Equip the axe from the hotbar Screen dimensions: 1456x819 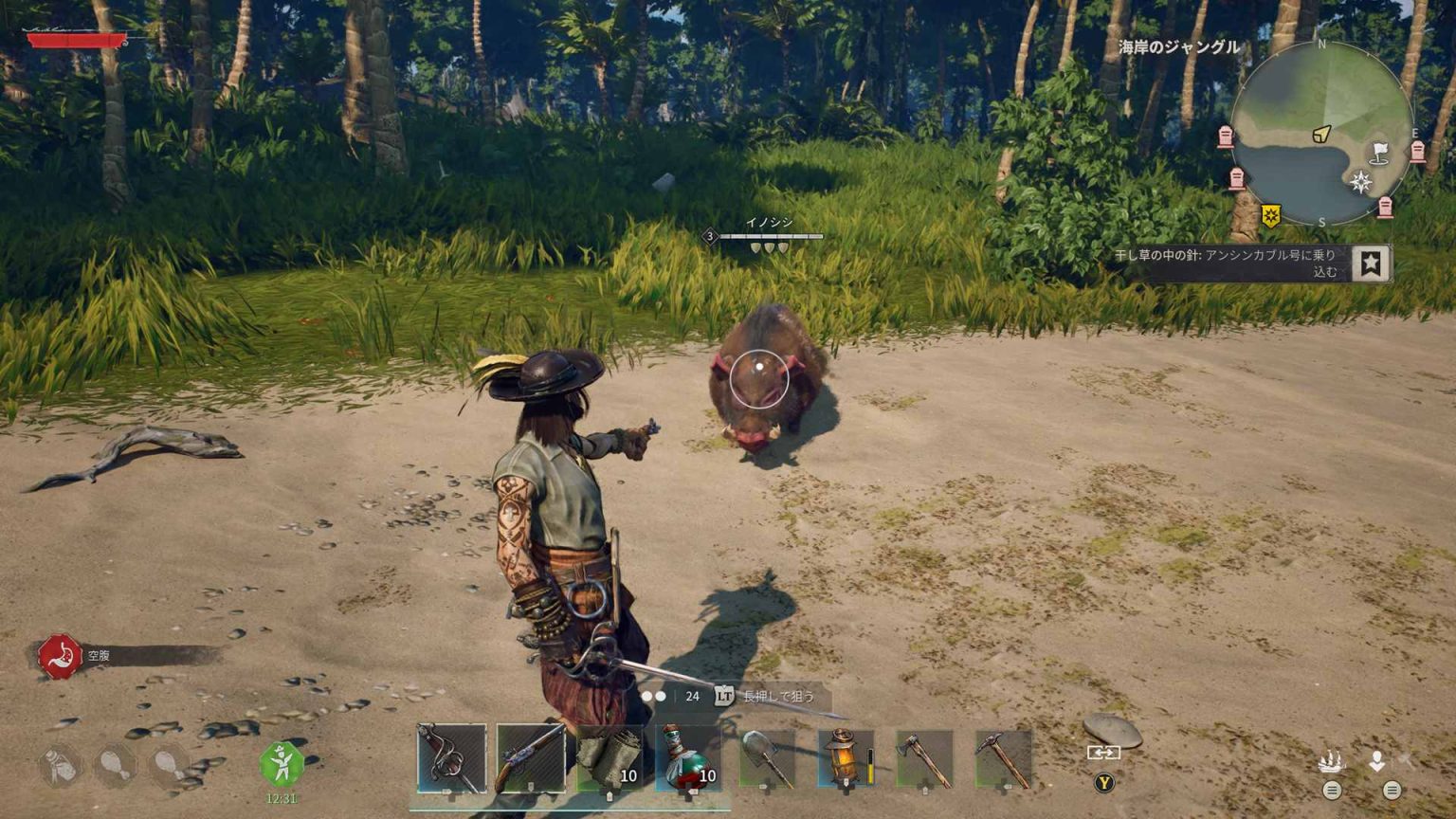[x=924, y=758]
